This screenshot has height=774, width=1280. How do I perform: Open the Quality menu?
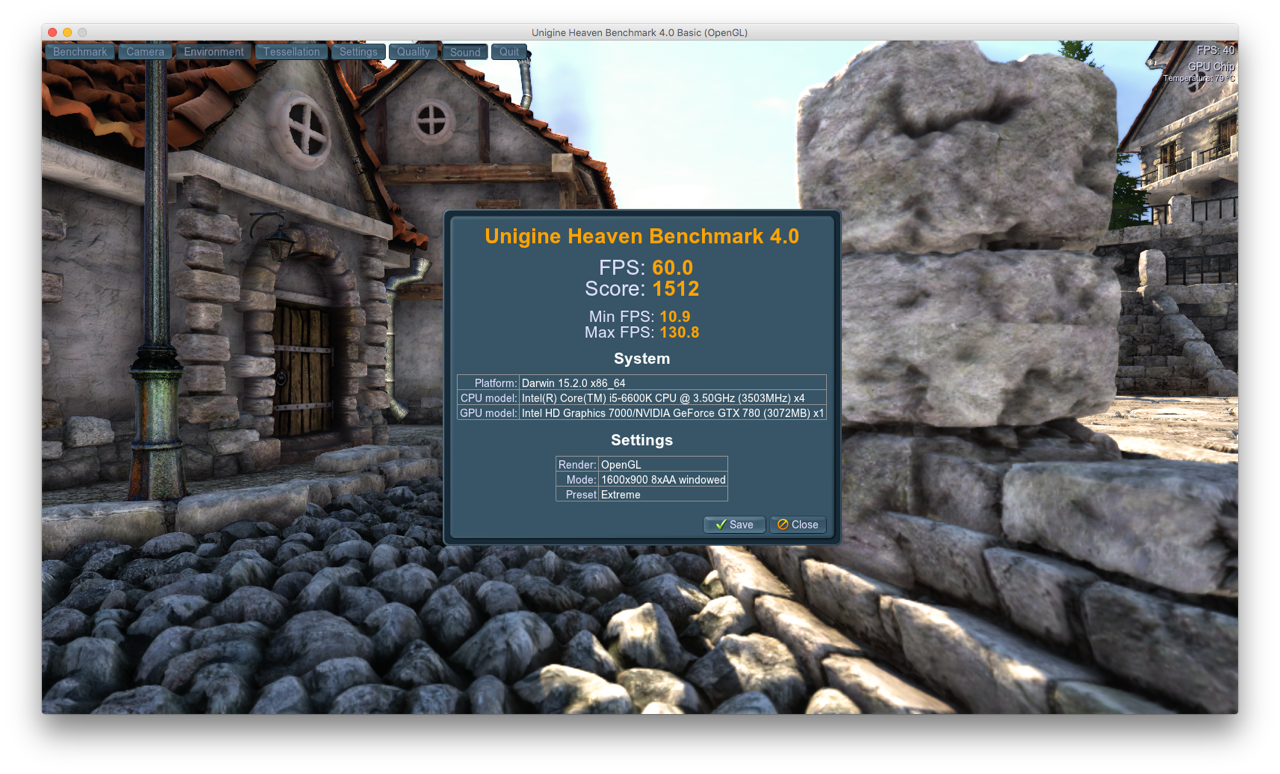click(413, 51)
